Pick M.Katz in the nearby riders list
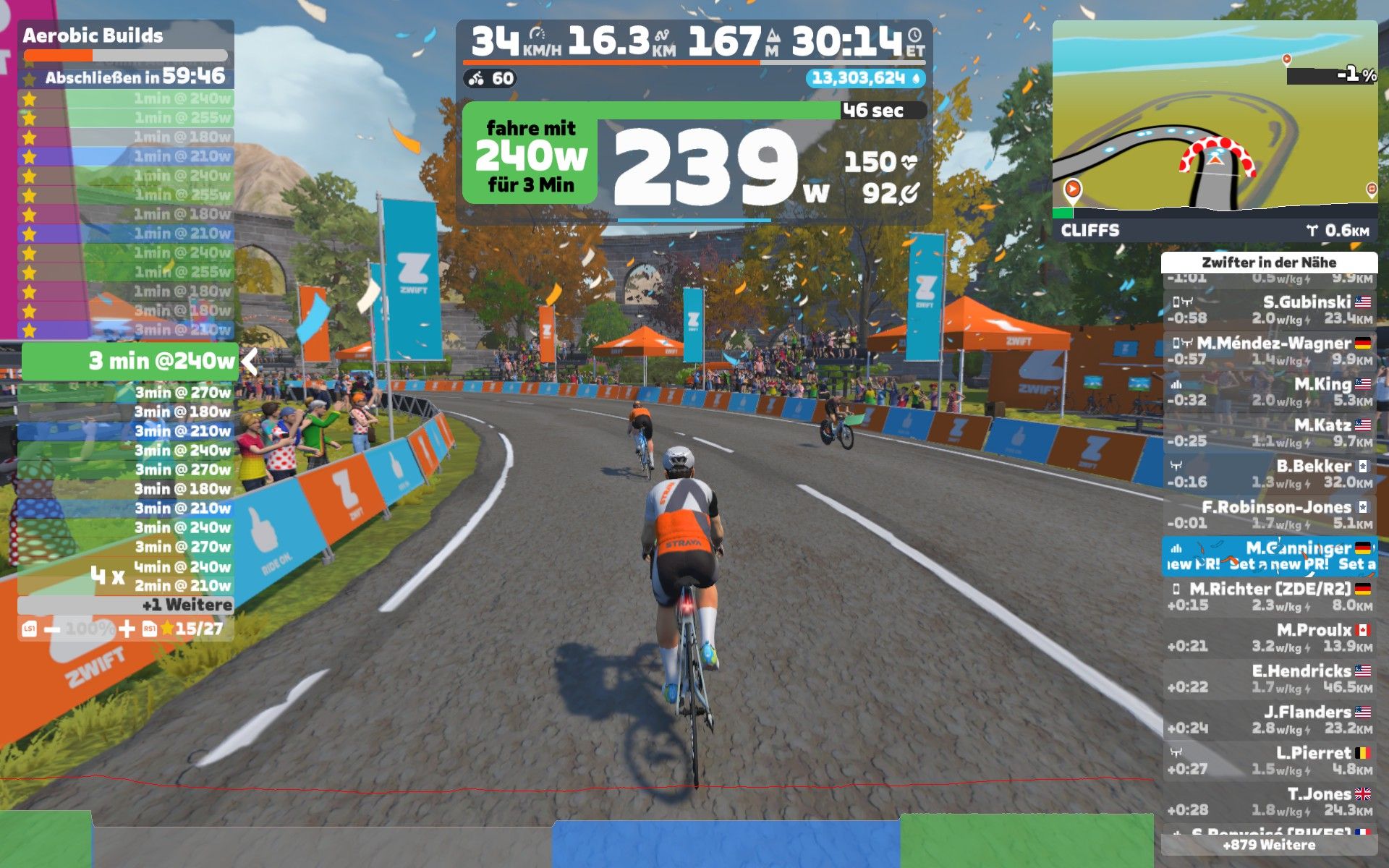This screenshot has height=868, width=1389. point(1269,433)
